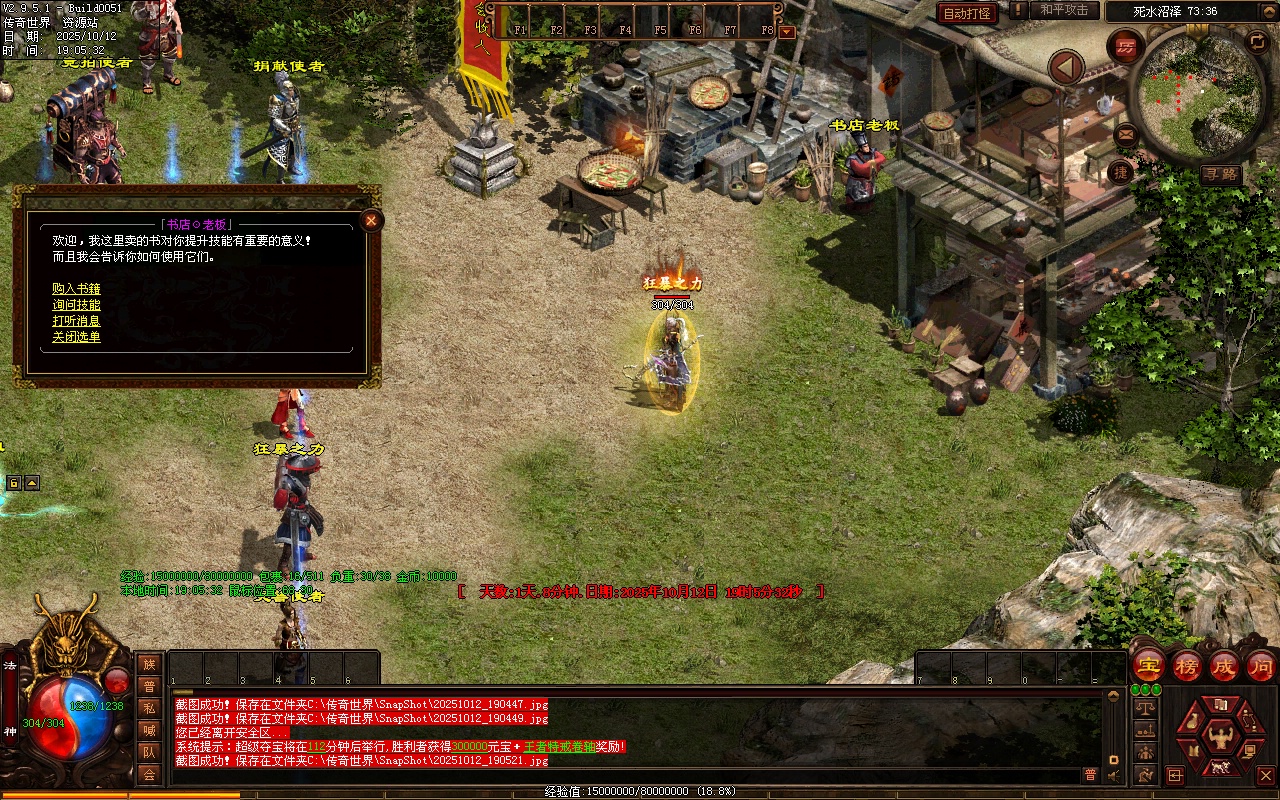Select the 队 team chat channel
Viewport: 1280px width, 800px height.
click(149, 752)
